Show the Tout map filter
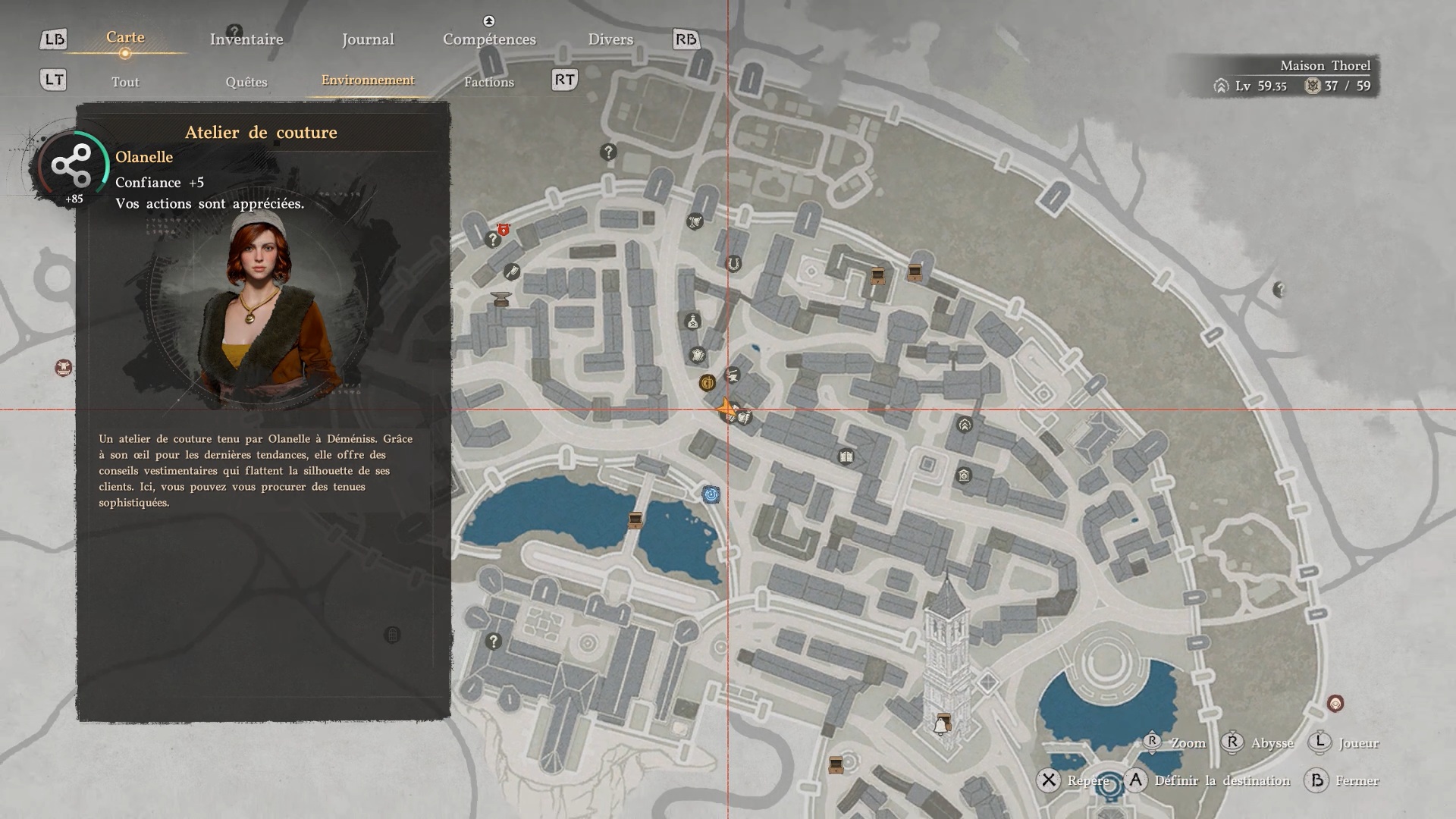 125,82
